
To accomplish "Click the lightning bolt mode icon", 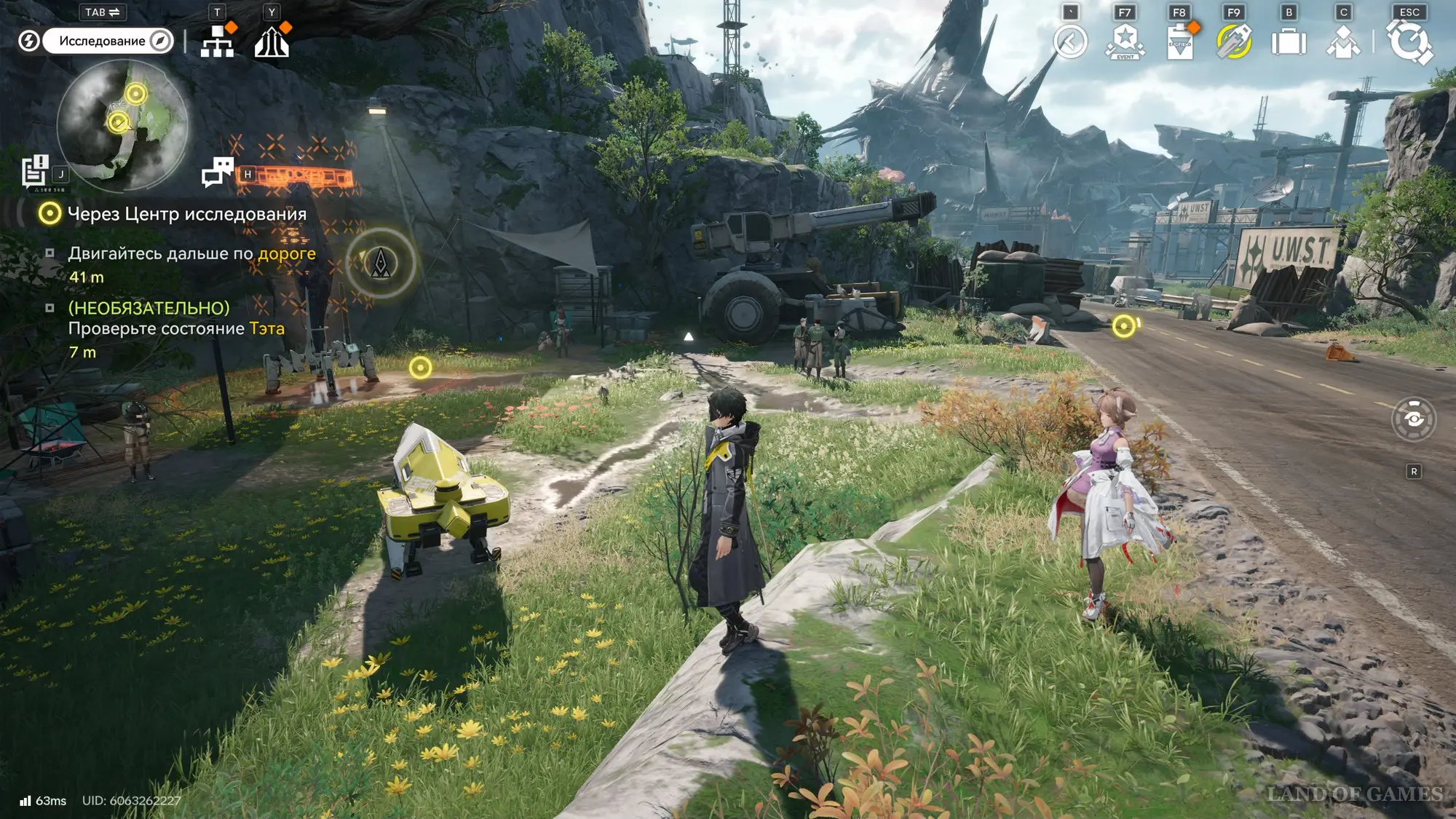I will [28, 41].
